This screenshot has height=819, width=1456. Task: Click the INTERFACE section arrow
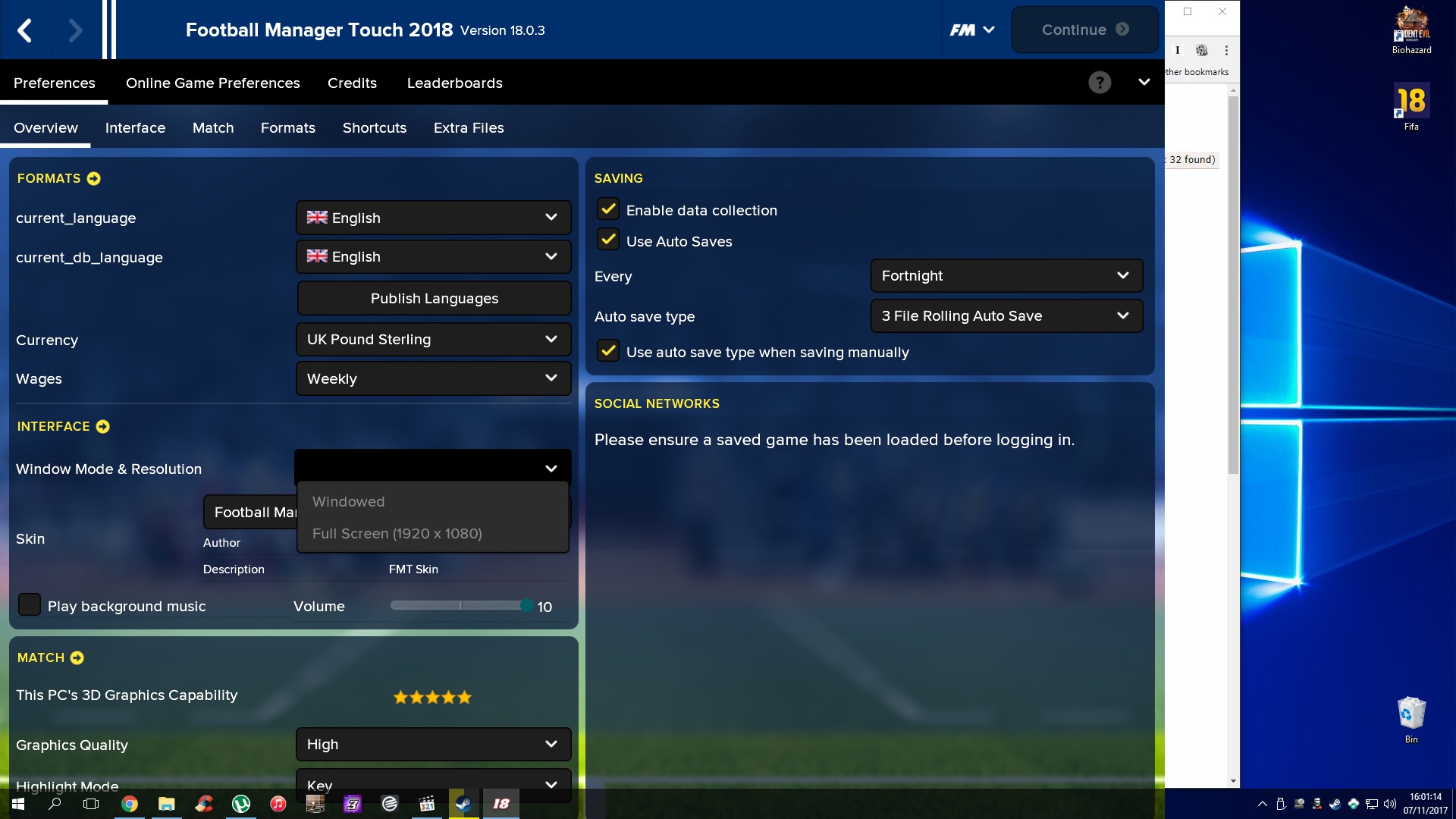(x=103, y=426)
